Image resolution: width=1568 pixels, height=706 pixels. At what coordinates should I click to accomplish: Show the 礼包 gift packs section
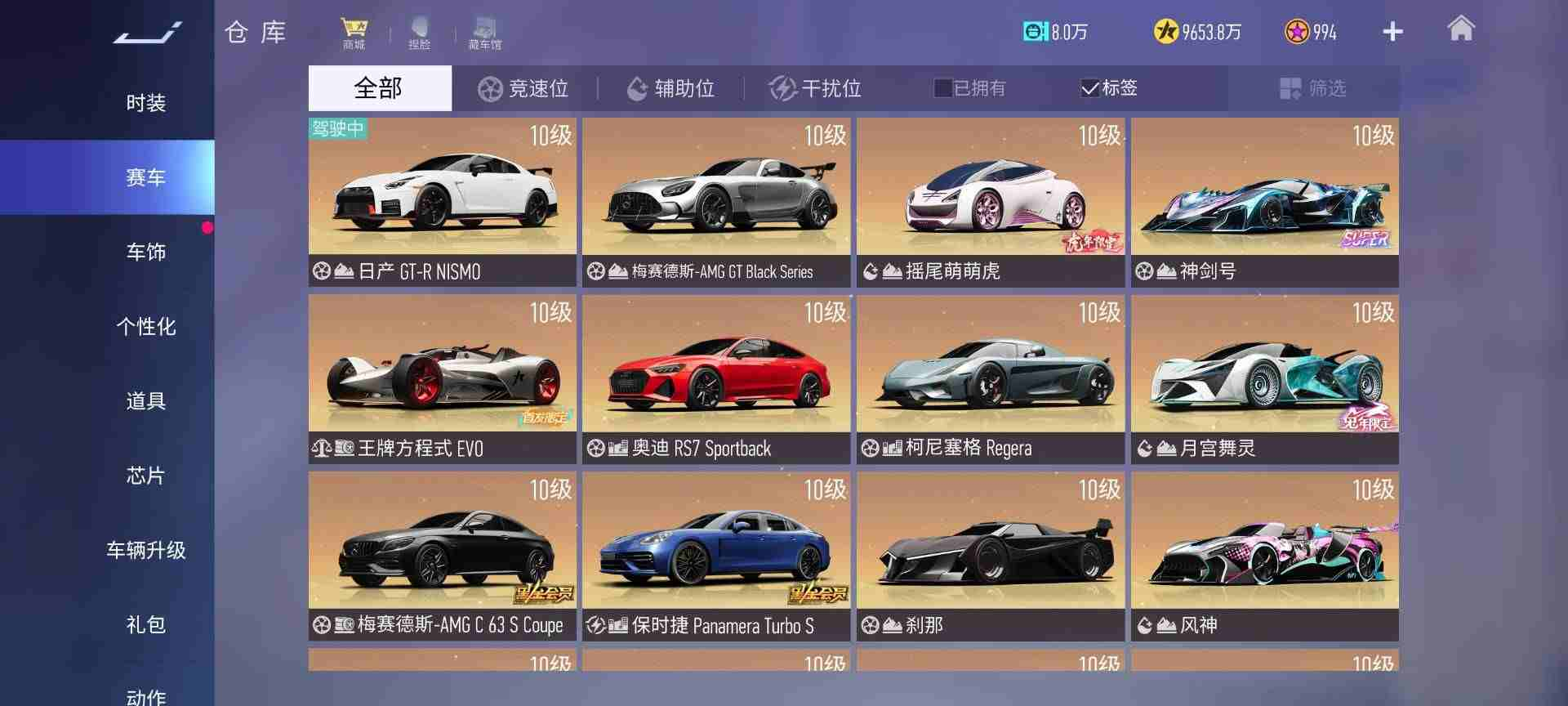point(145,624)
